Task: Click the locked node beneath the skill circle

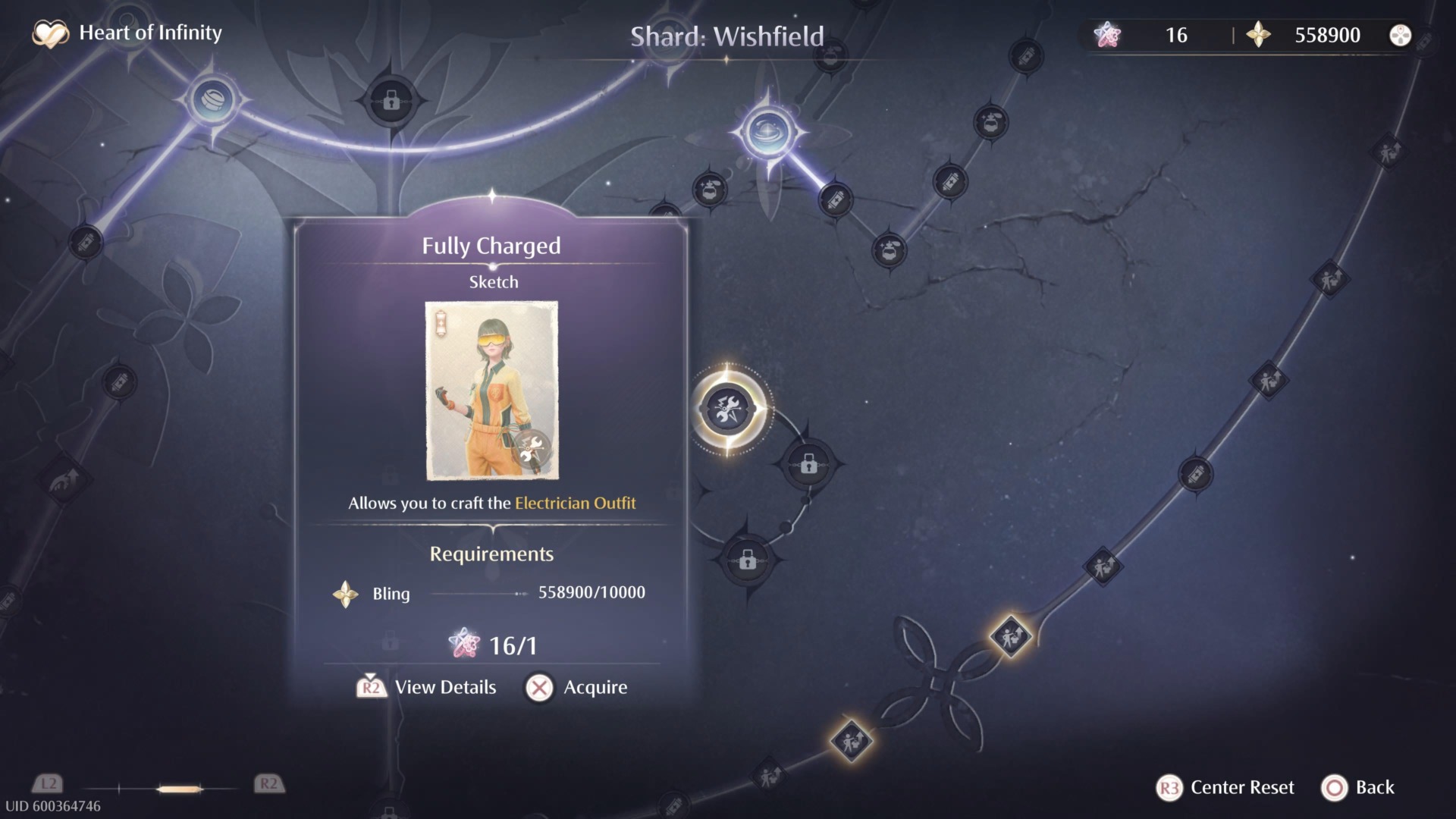Action: coord(748,562)
